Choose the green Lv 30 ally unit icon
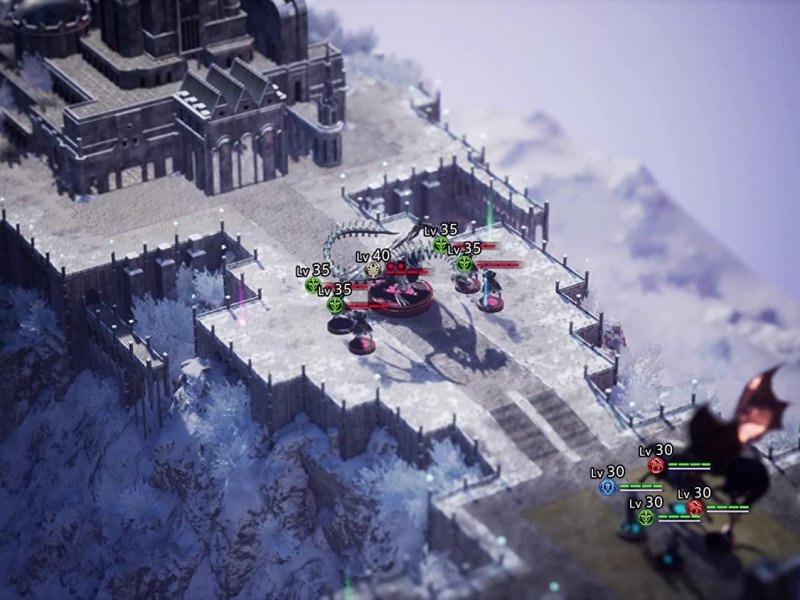Screen dimensions: 800x600 [647, 517]
